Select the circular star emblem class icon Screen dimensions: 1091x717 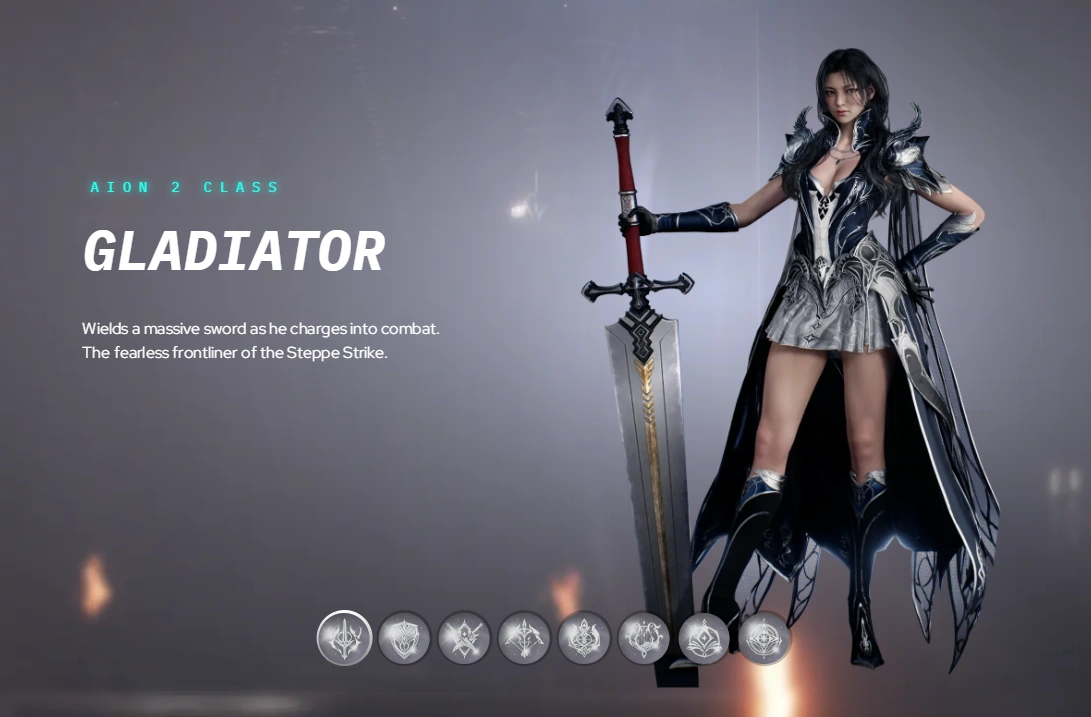pyautogui.click(x=764, y=638)
